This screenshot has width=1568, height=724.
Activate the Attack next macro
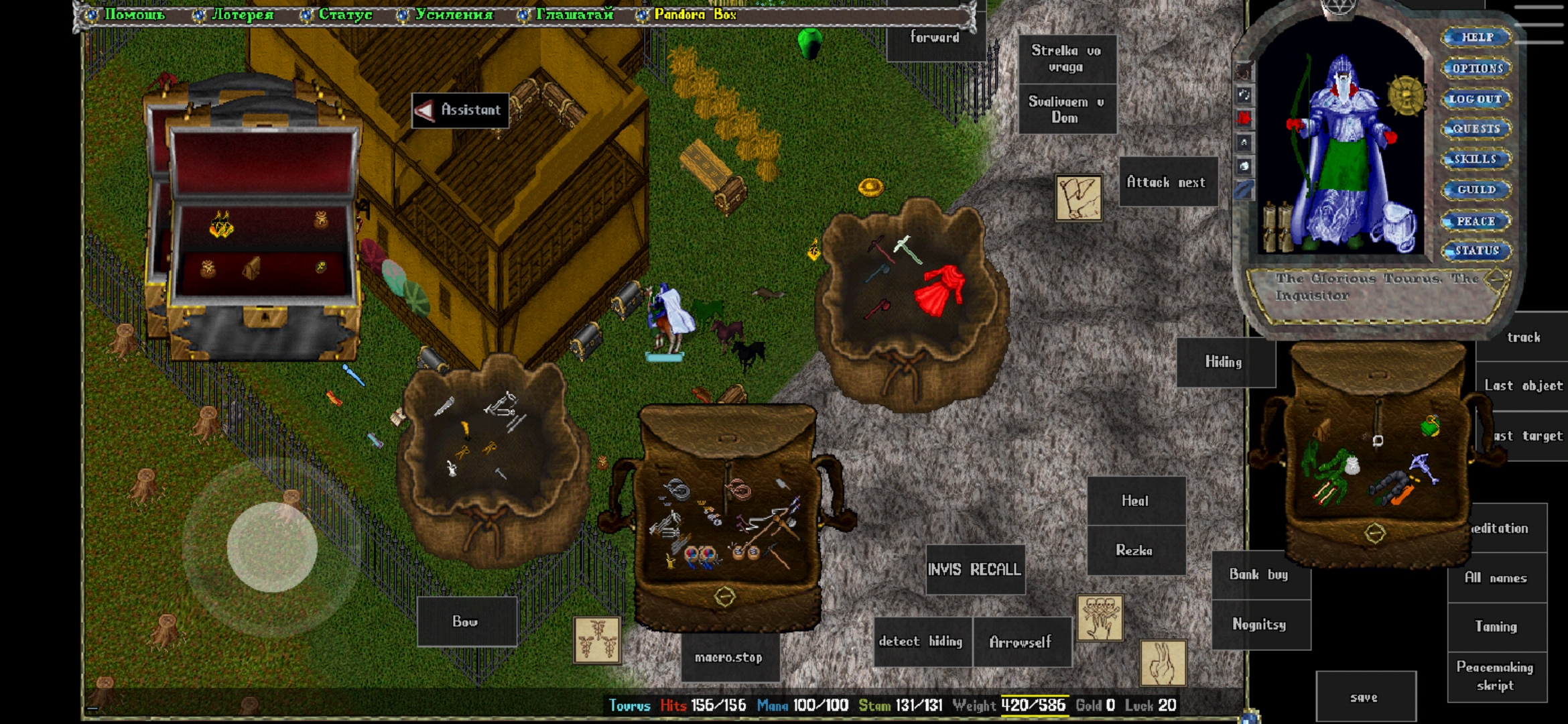click(1167, 182)
